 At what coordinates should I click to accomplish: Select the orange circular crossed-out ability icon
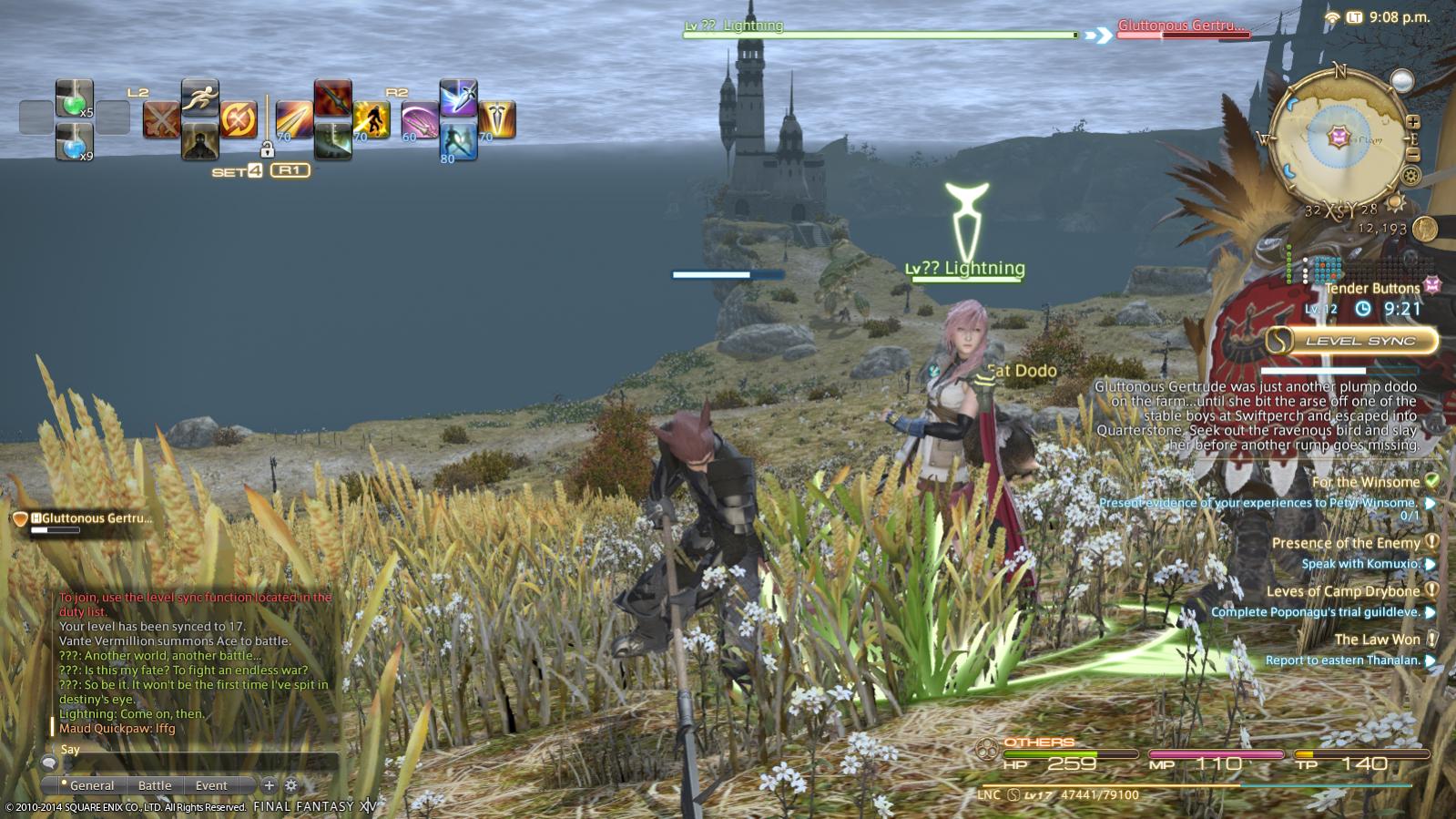click(239, 119)
